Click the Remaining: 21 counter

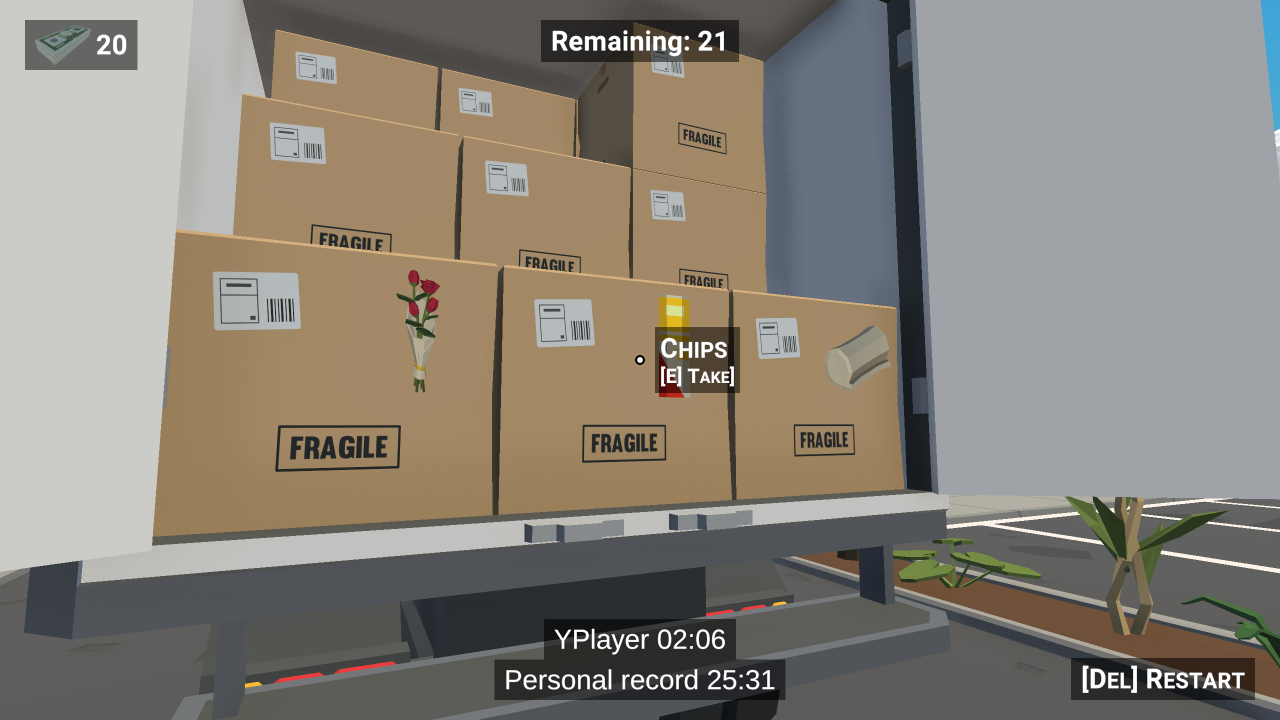[x=639, y=42]
